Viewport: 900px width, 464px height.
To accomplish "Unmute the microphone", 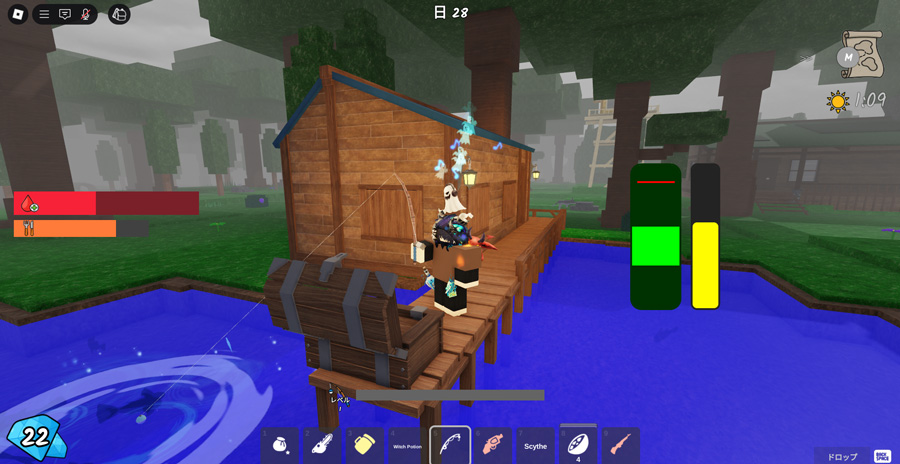I will 86,14.
